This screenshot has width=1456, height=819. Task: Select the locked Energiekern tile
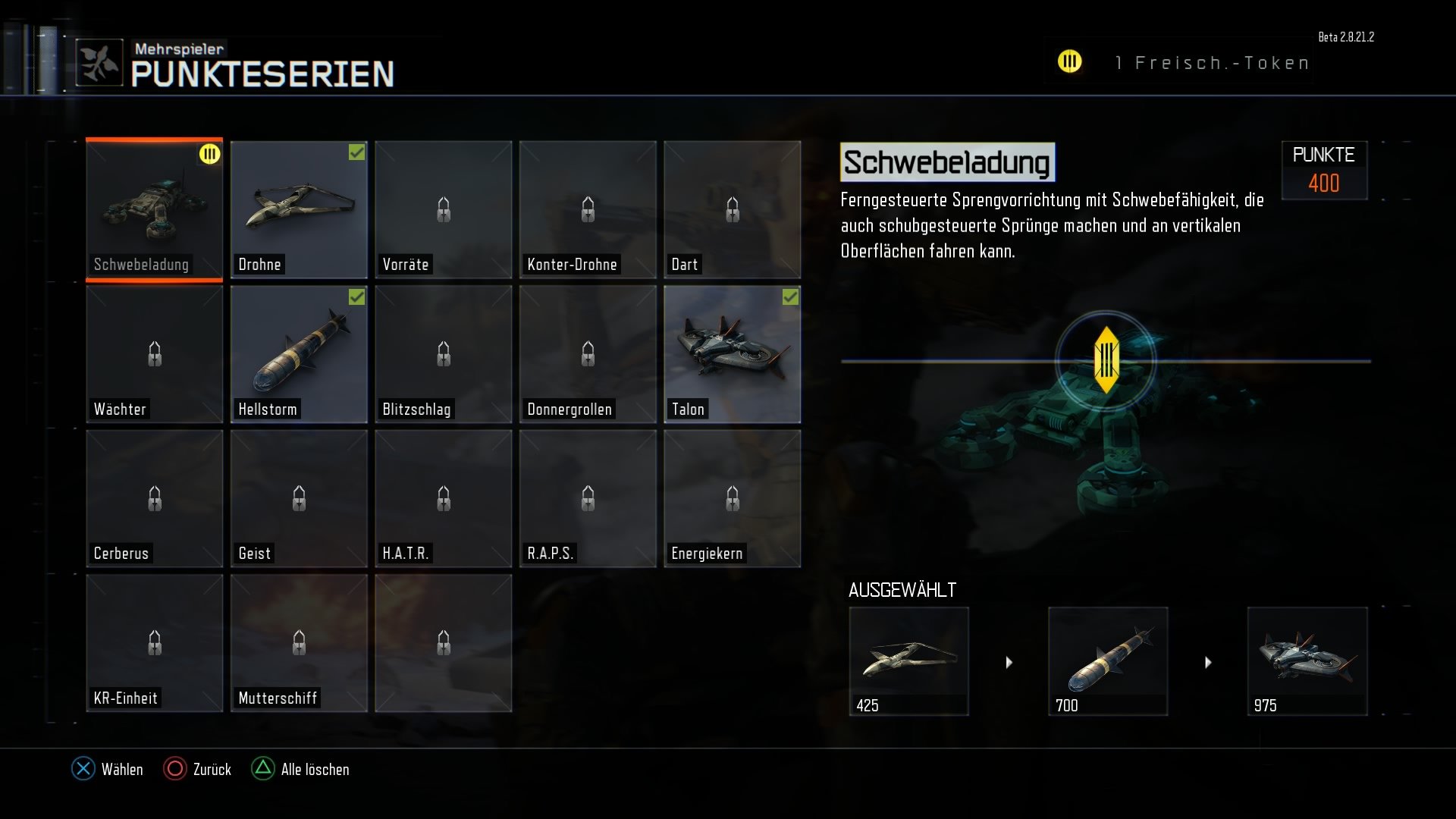(732, 498)
